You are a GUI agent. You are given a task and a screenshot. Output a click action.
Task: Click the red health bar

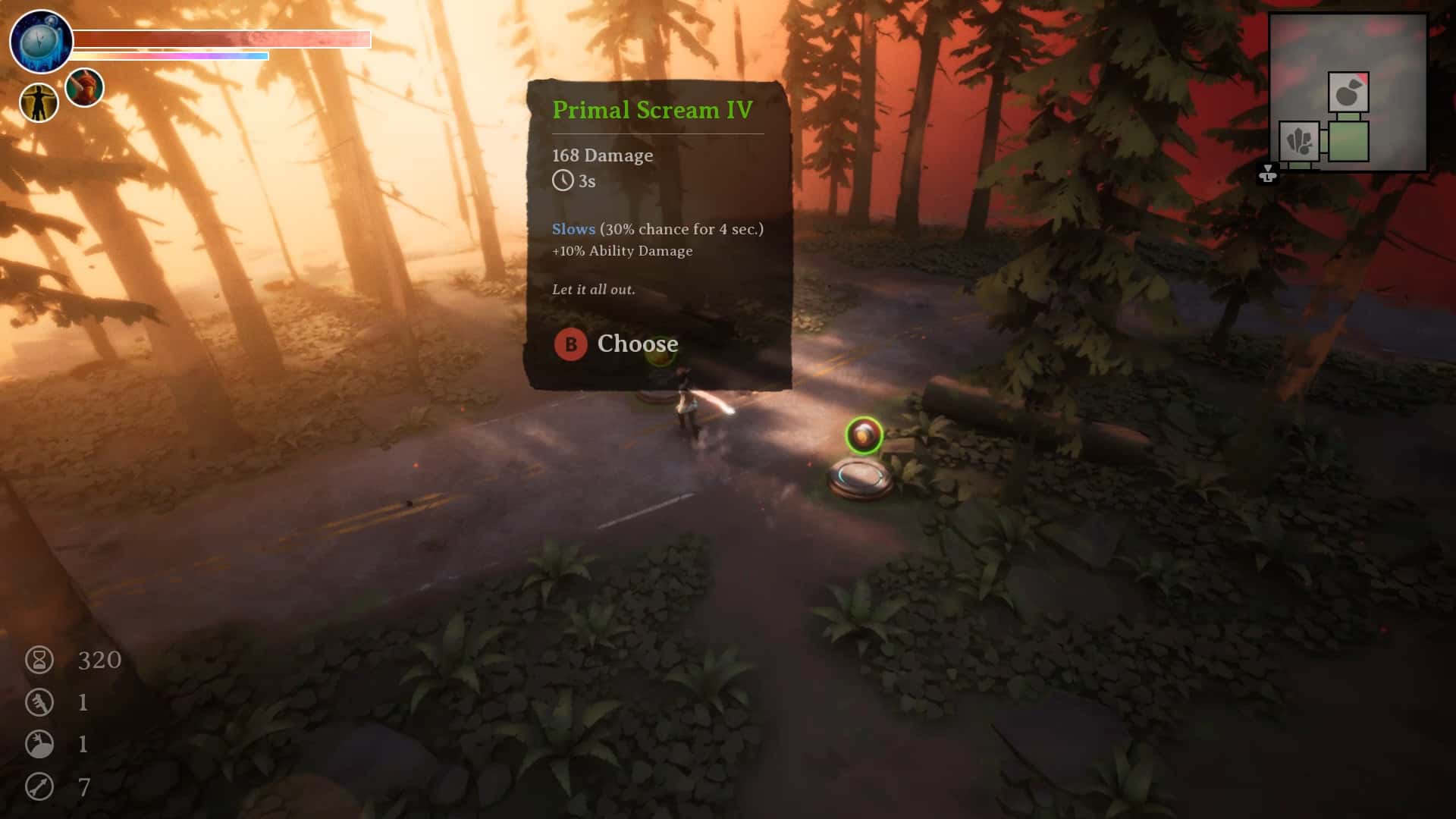tap(220, 39)
